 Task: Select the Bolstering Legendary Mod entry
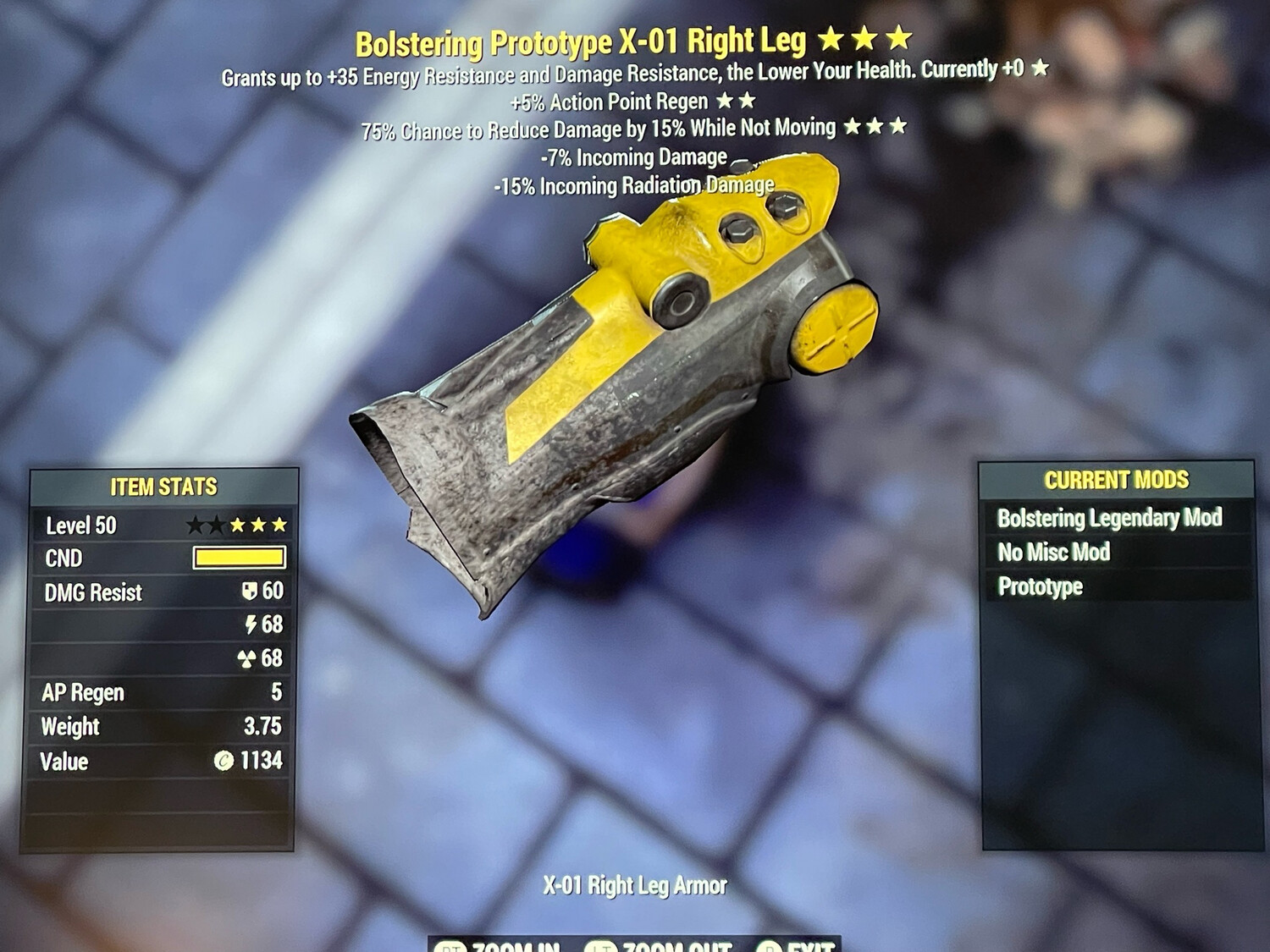point(1112,519)
